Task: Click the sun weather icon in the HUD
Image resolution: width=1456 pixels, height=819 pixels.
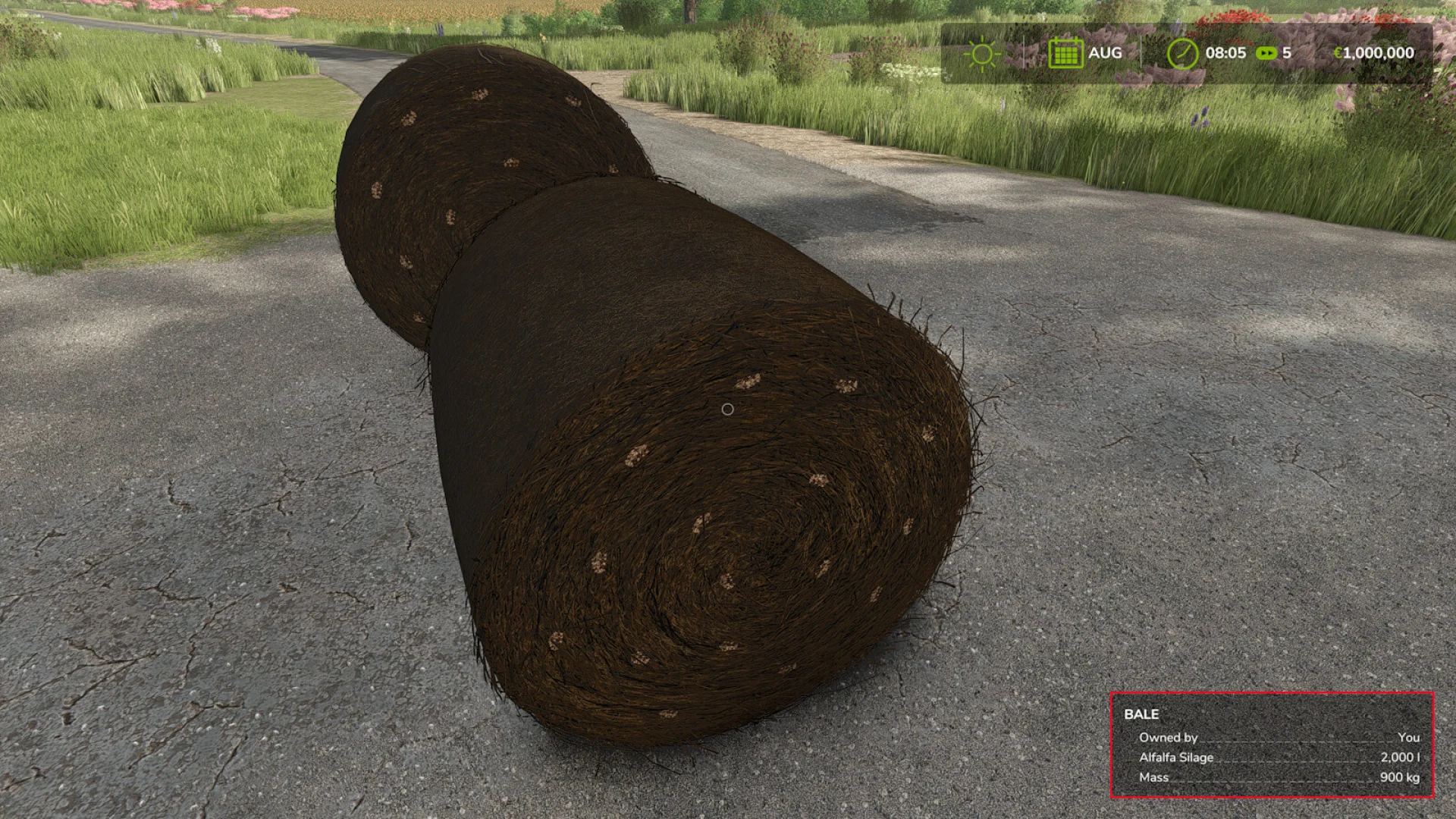Action: point(983,52)
